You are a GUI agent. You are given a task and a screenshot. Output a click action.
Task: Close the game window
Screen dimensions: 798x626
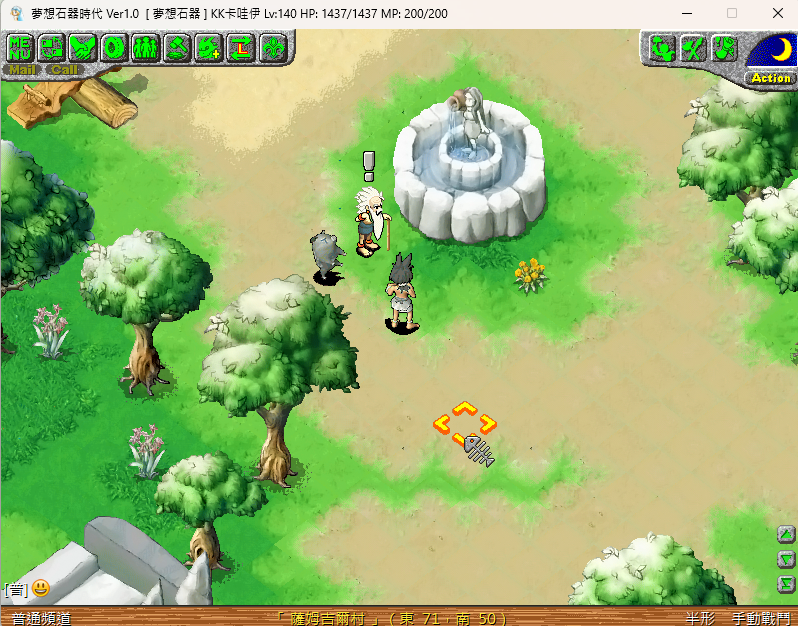[777, 13]
